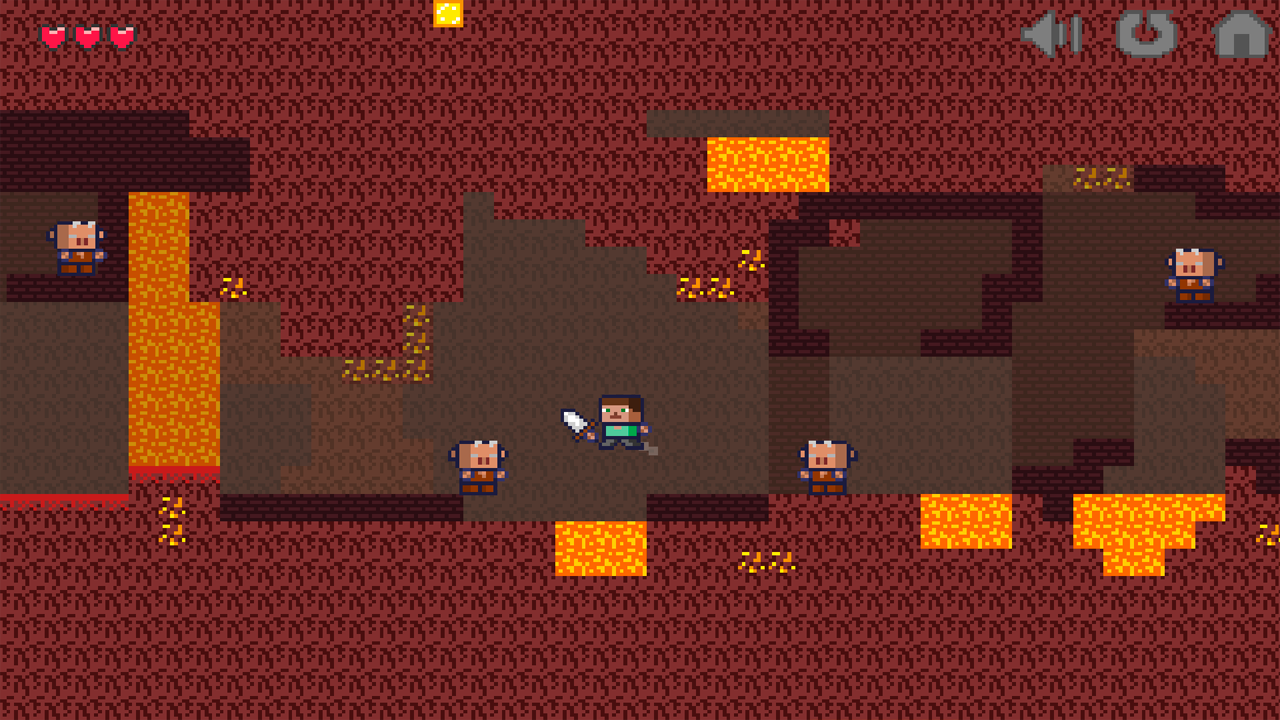
Task: Click the third health heart
Action: tap(120, 35)
